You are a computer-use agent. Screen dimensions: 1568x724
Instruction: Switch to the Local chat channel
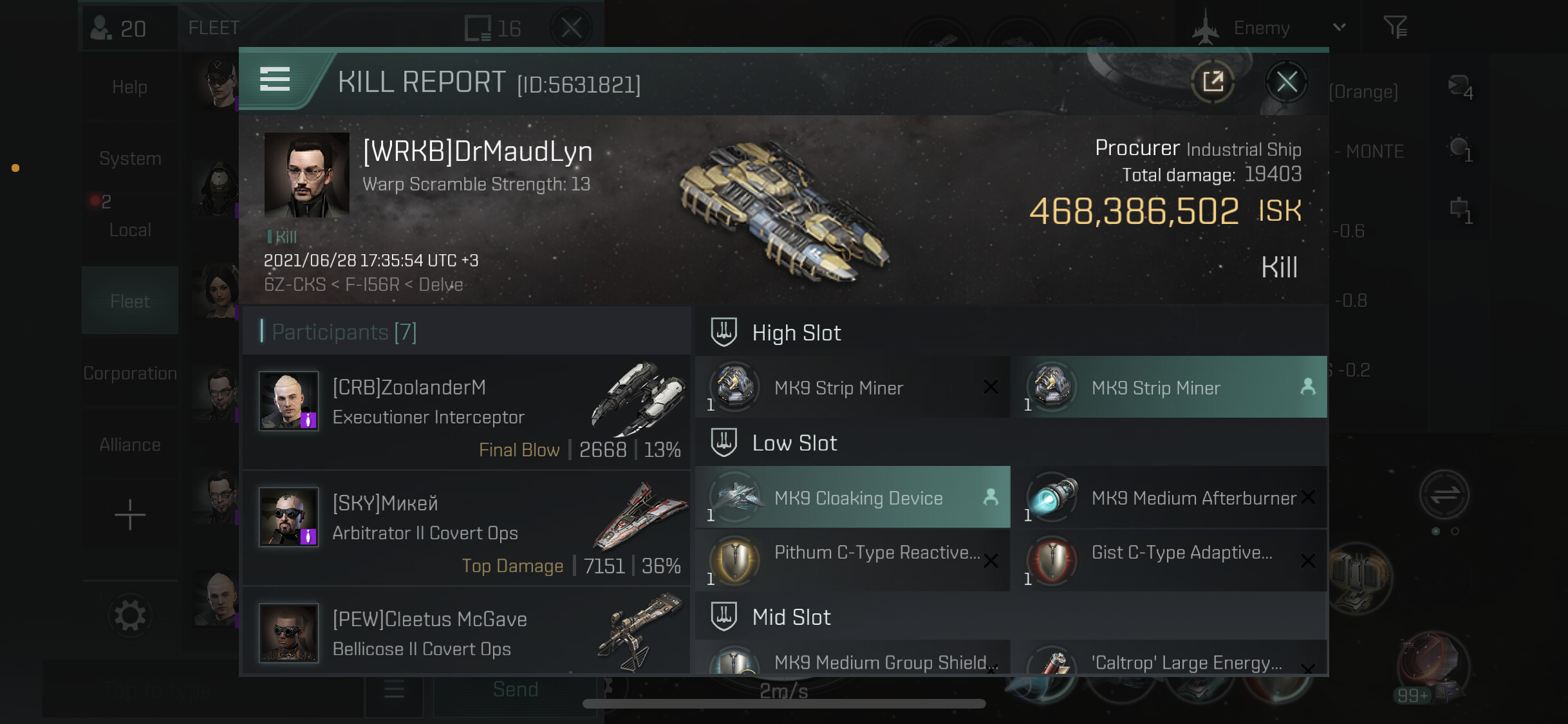point(130,229)
